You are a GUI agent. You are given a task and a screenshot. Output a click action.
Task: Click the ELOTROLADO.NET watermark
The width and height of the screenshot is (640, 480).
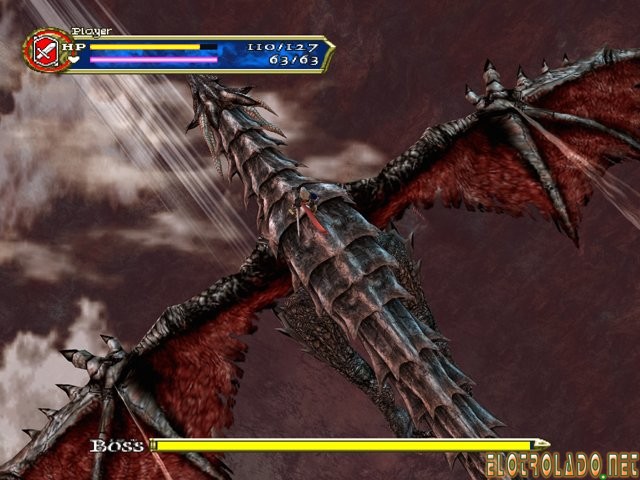(x=560, y=465)
